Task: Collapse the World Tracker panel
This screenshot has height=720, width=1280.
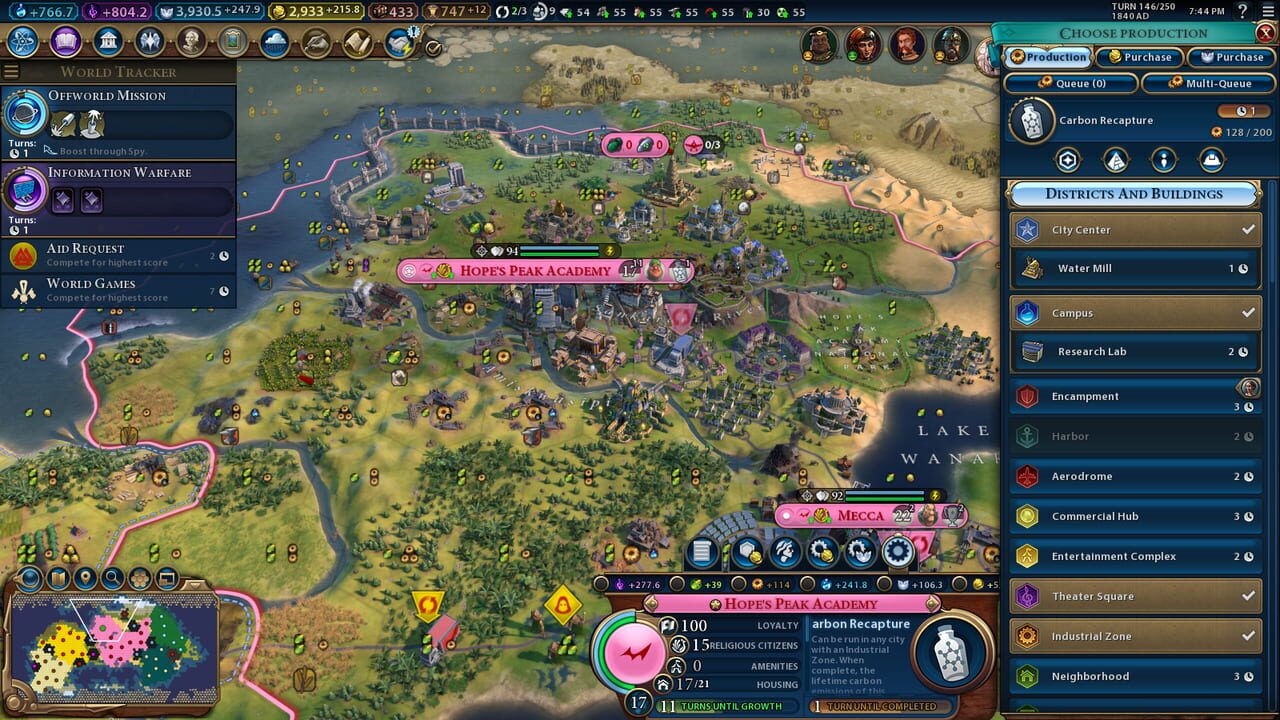Action: (11, 71)
